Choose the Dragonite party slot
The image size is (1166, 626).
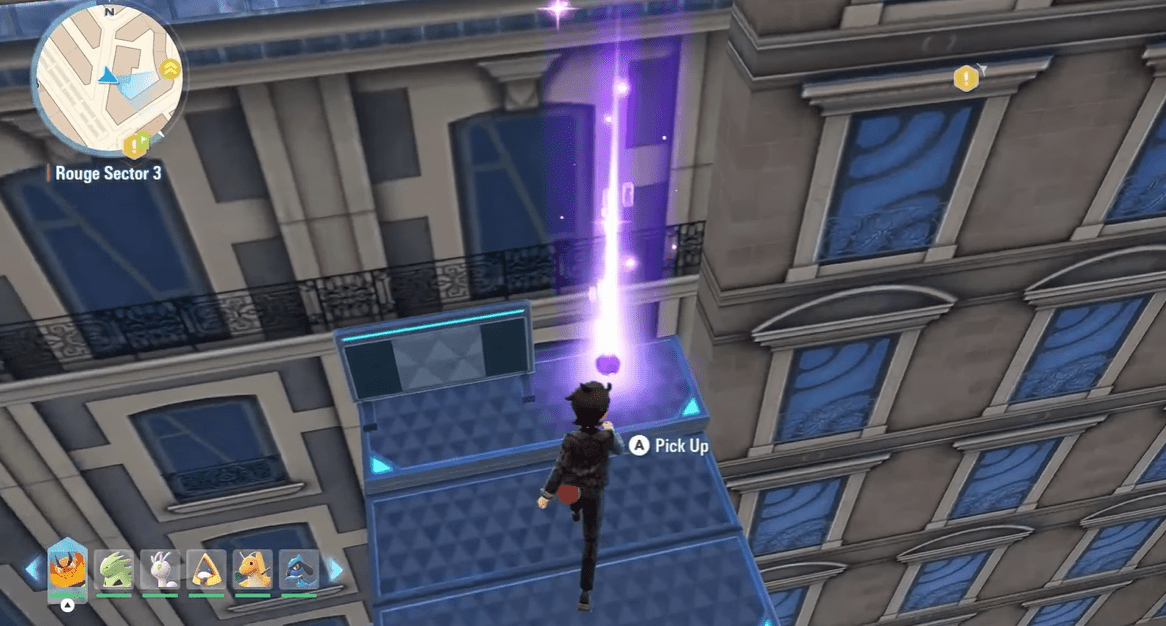tap(252, 570)
